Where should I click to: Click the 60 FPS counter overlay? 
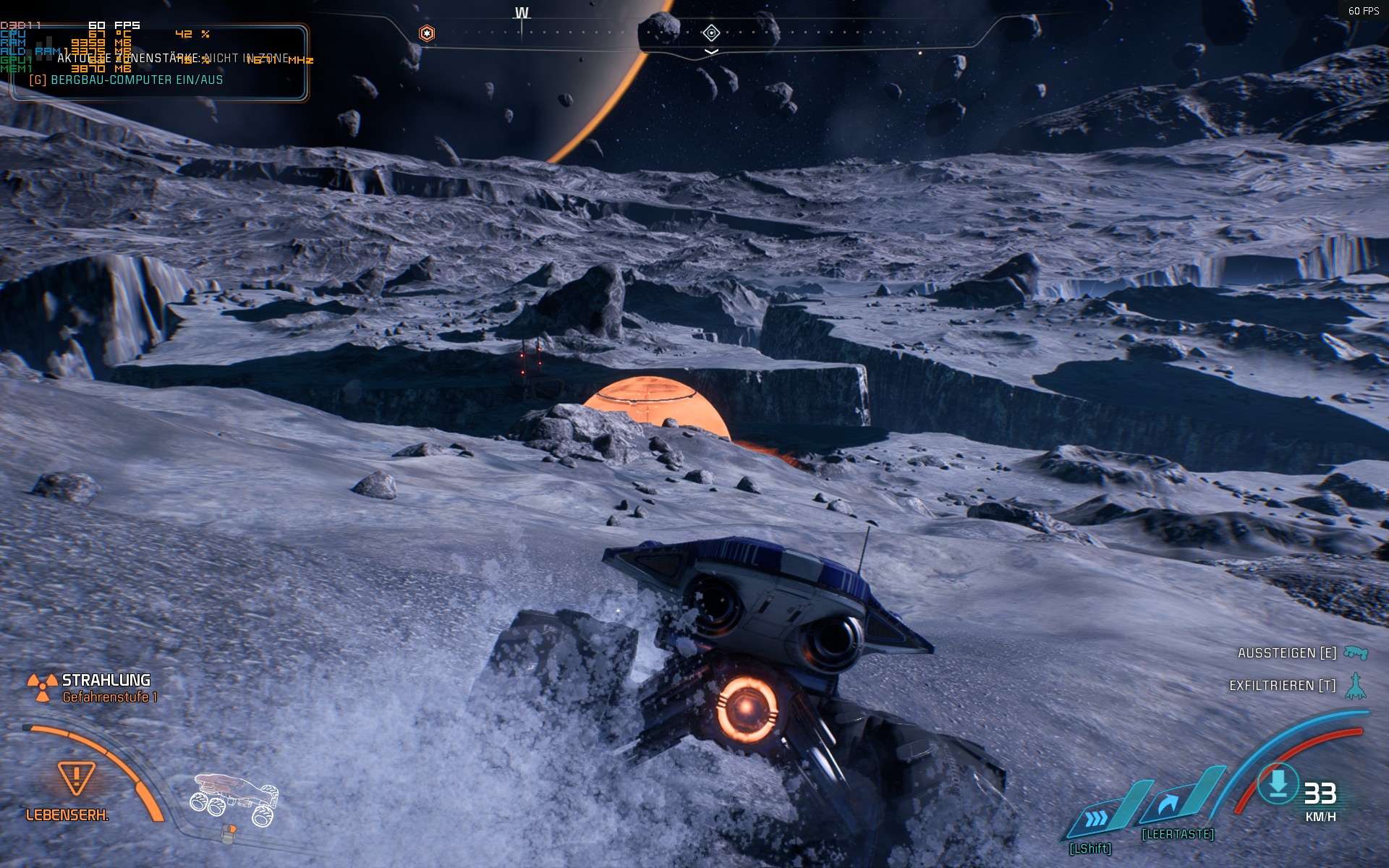[1363, 11]
